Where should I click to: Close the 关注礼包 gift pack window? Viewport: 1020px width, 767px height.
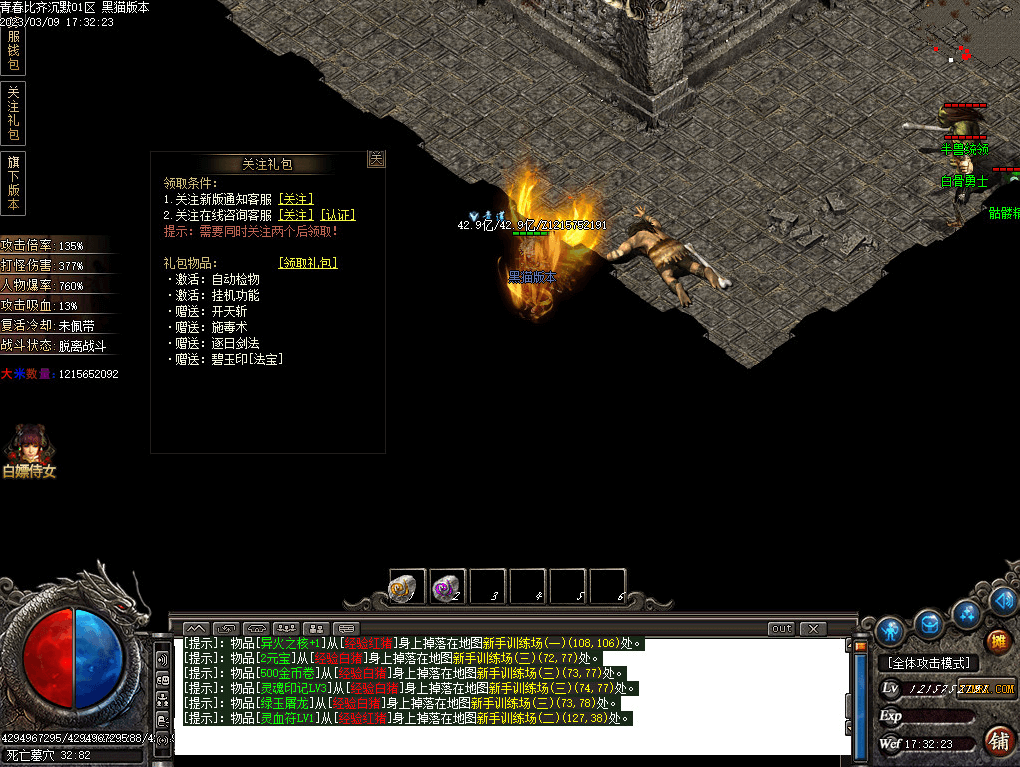pos(376,159)
